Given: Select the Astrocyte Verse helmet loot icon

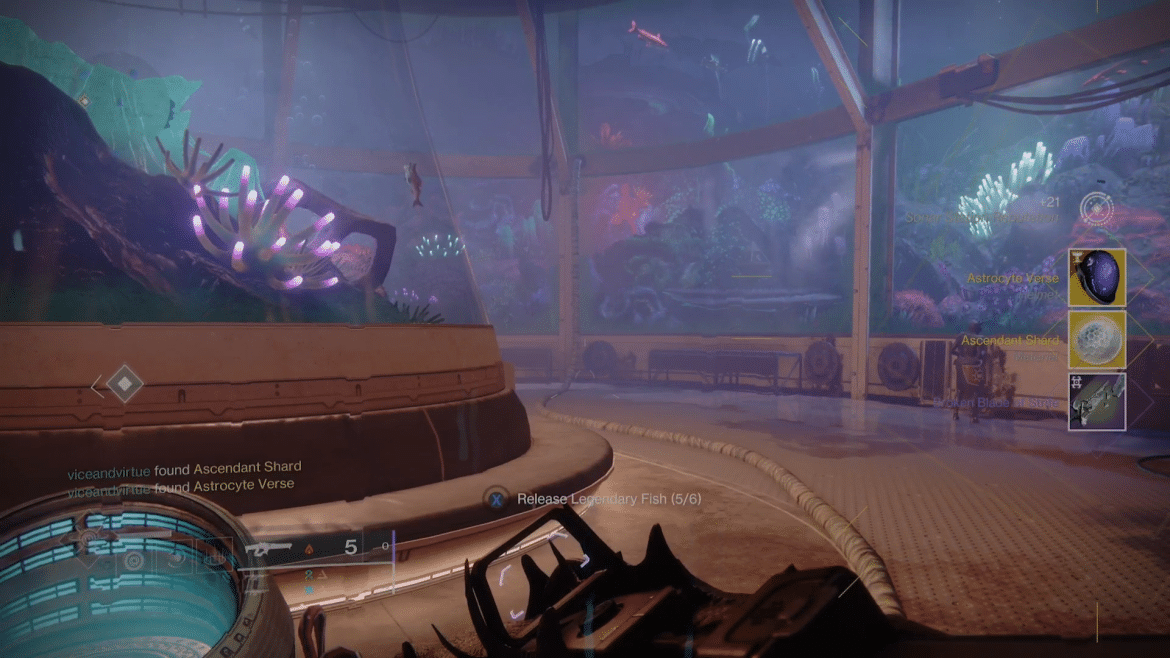Looking at the screenshot, I should pos(1097,277).
